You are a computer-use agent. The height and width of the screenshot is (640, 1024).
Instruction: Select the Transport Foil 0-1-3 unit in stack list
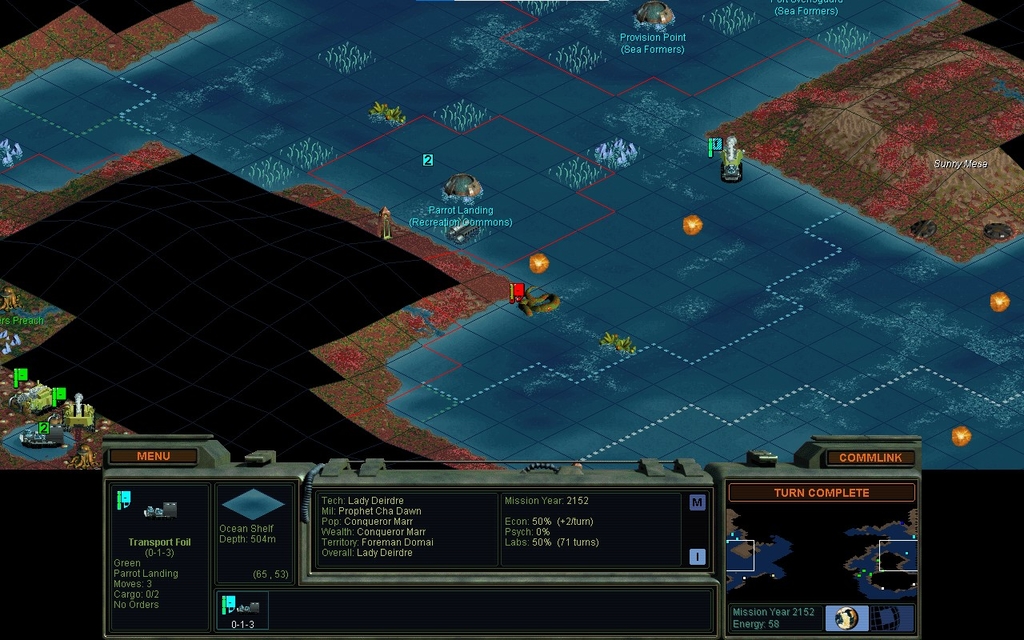[242, 609]
